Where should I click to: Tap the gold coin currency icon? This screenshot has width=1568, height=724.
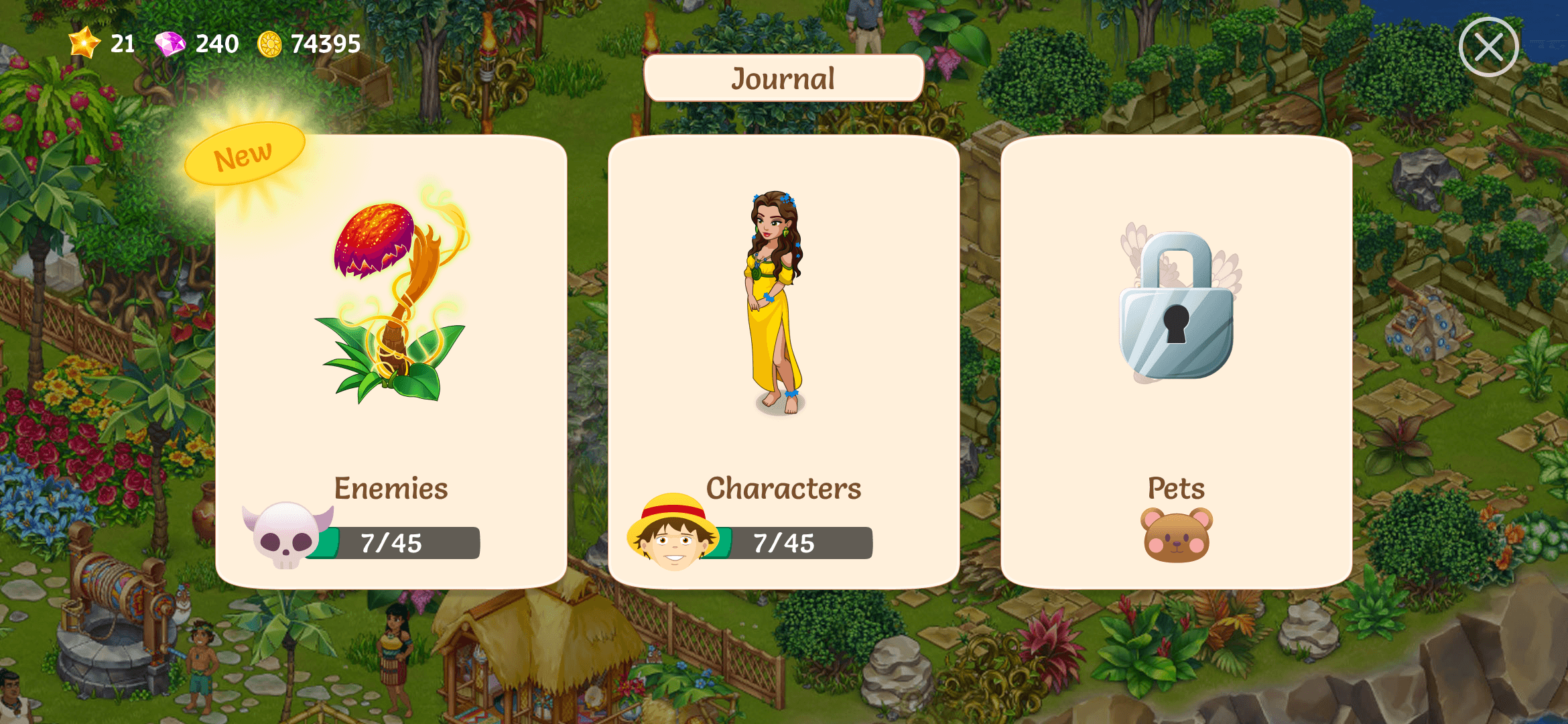coord(269,44)
